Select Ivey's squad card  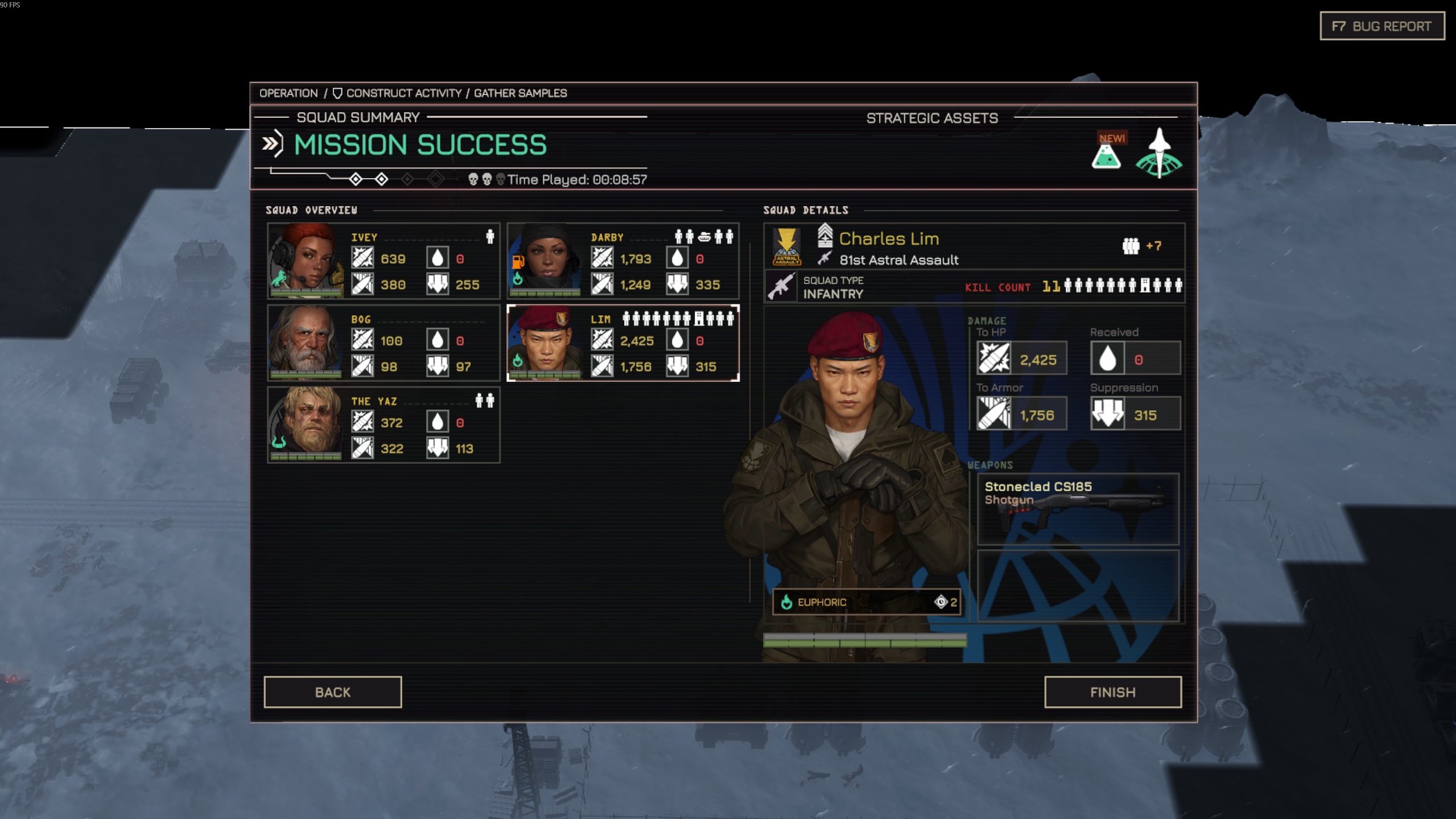(x=383, y=261)
